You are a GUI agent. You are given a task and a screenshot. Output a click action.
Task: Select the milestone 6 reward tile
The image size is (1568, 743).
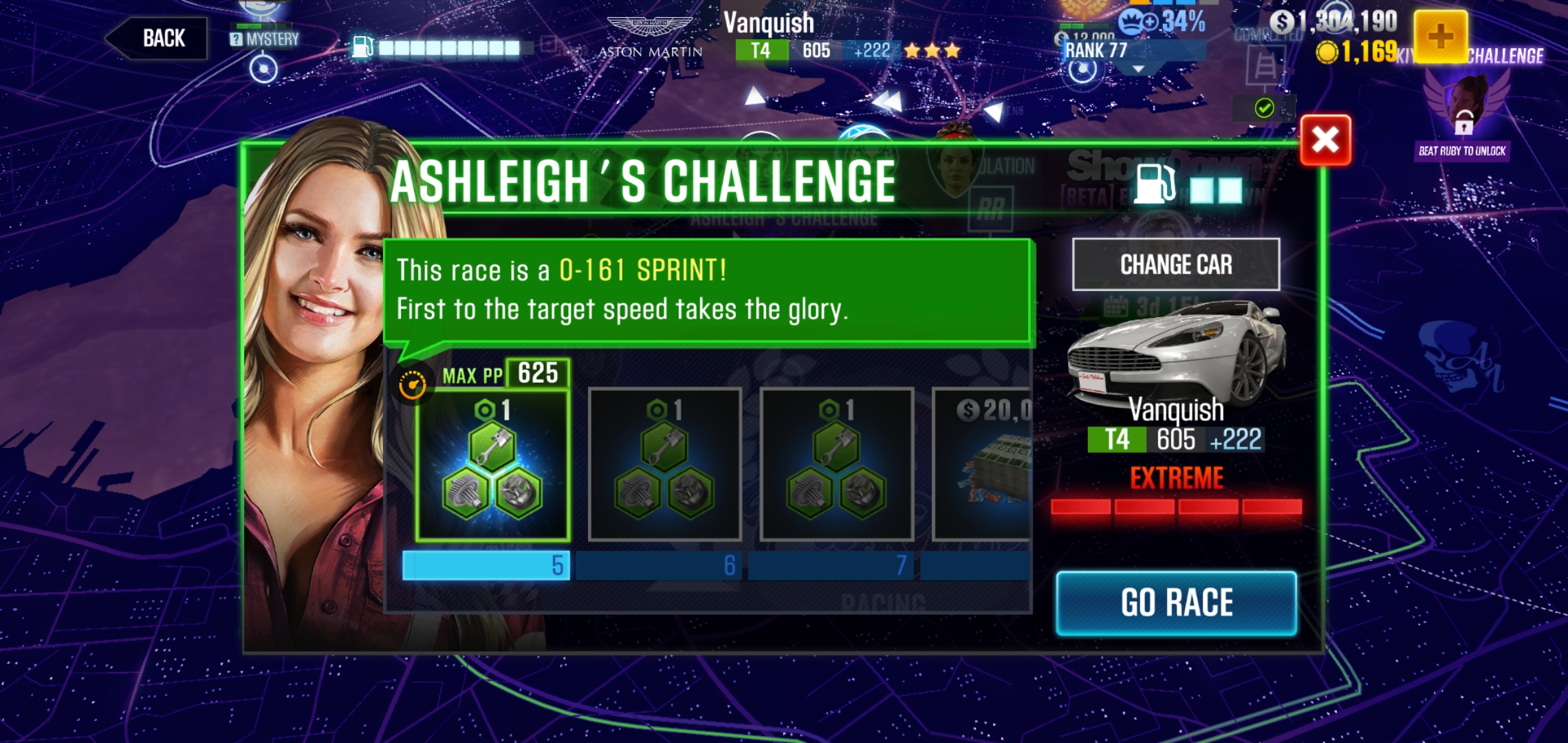coord(664,464)
